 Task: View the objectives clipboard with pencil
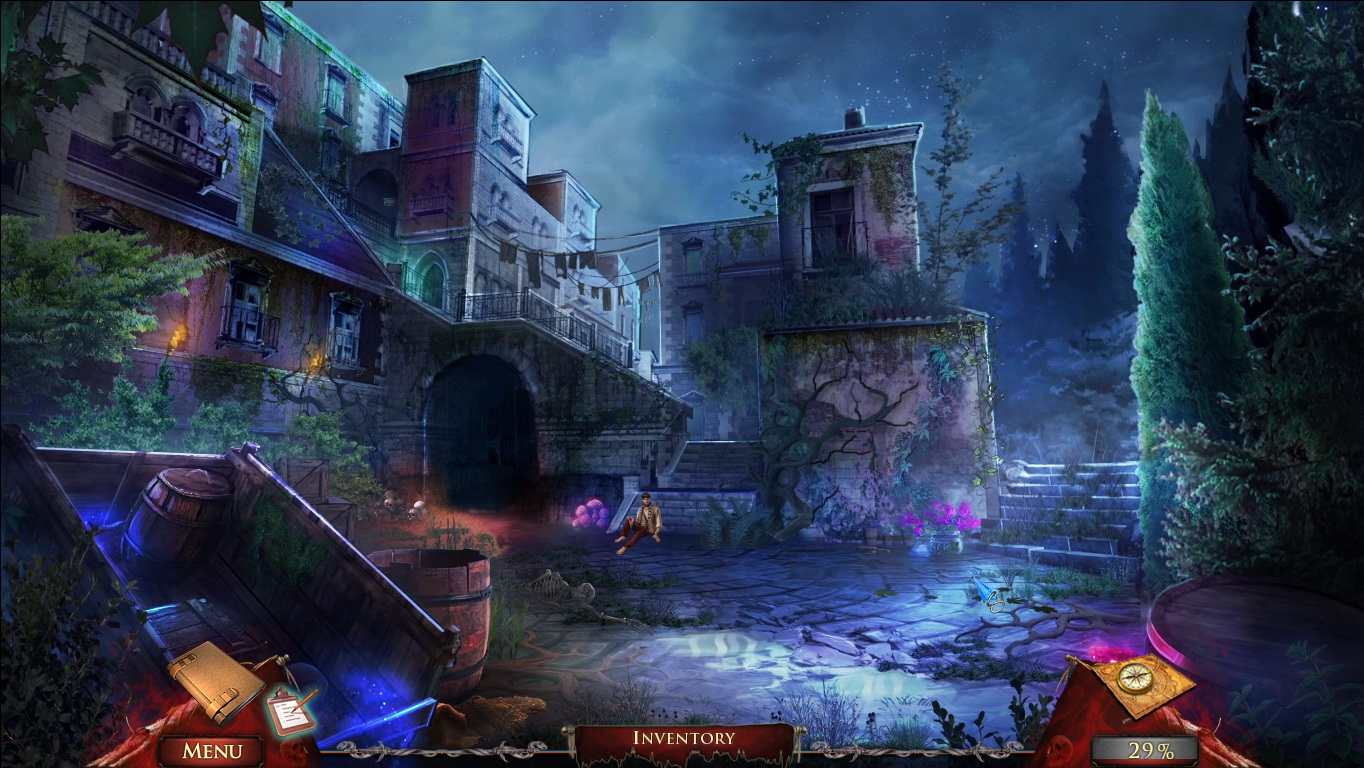[288, 712]
